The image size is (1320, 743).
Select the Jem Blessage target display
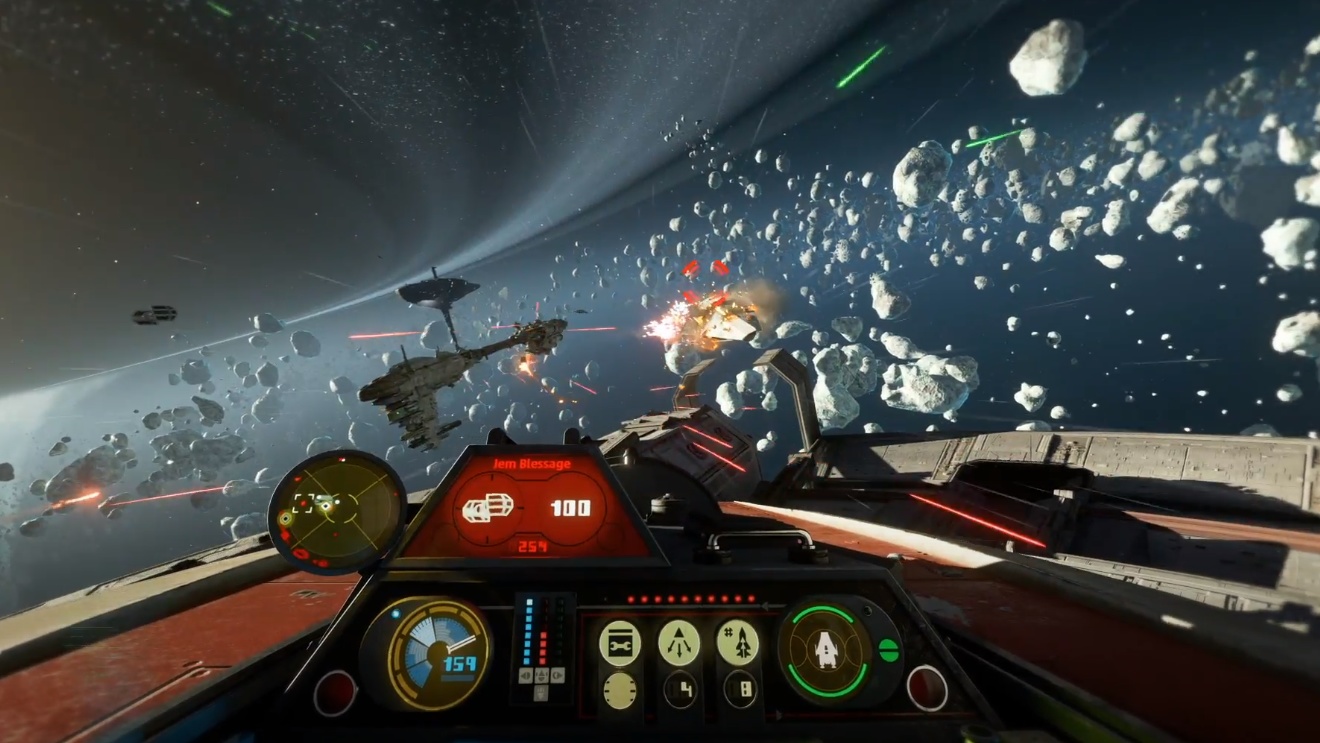531,506
